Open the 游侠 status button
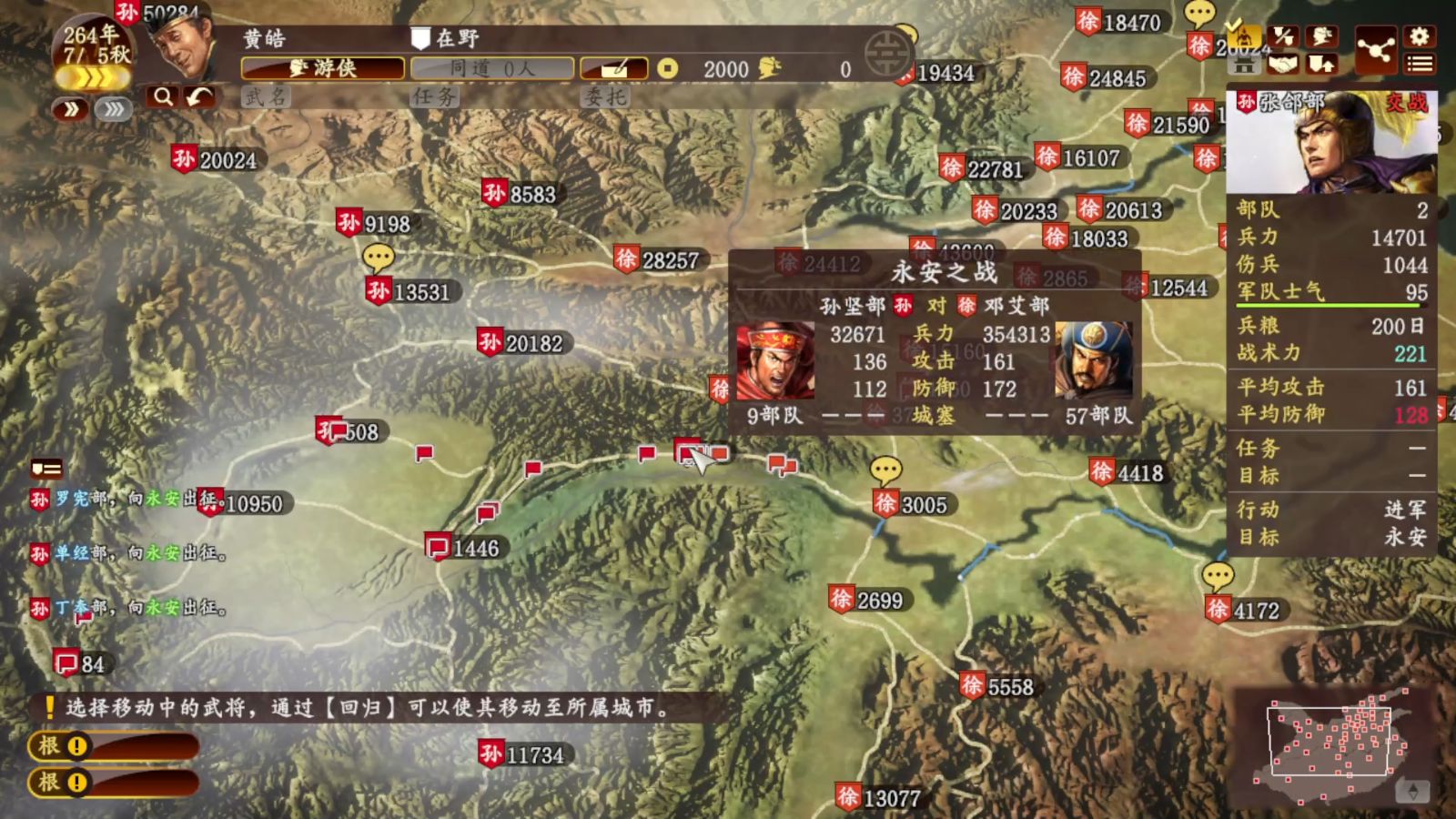Screen dimensions: 1456x819 click(323, 68)
